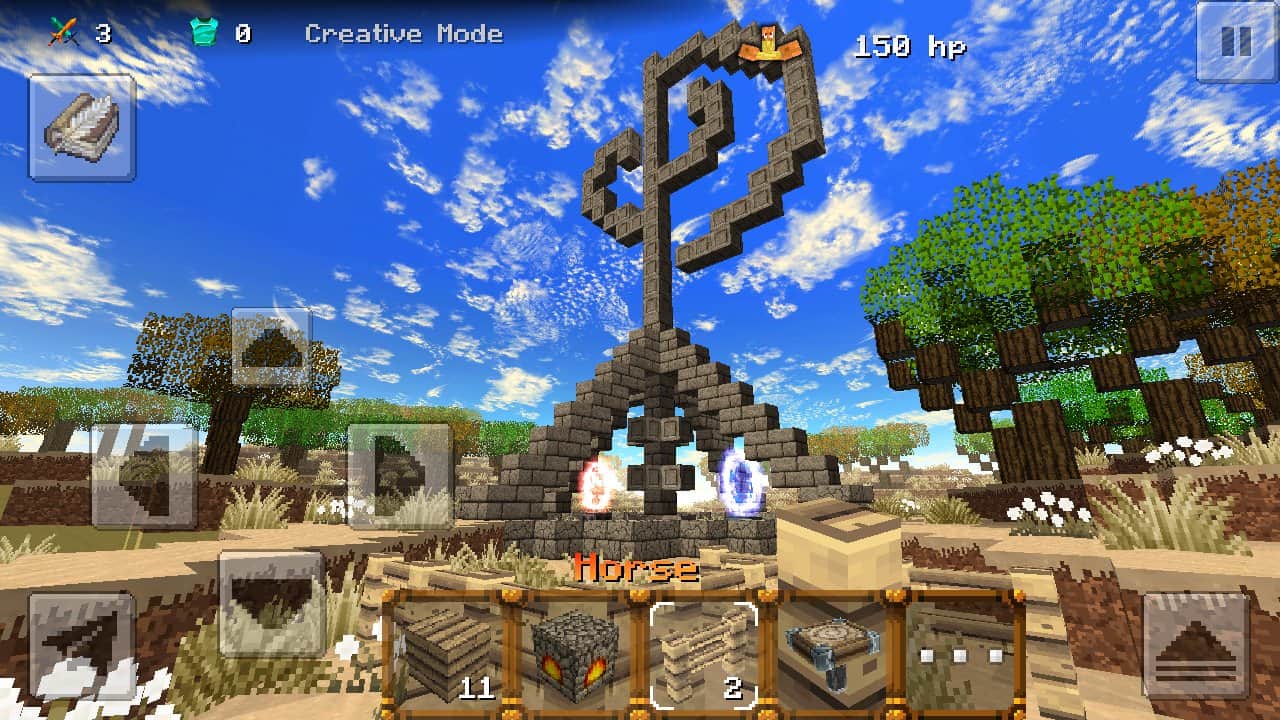This screenshot has height=720, width=1280.
Task: Choose the wooden fence hotbar slot
Action: click(703, 652)
